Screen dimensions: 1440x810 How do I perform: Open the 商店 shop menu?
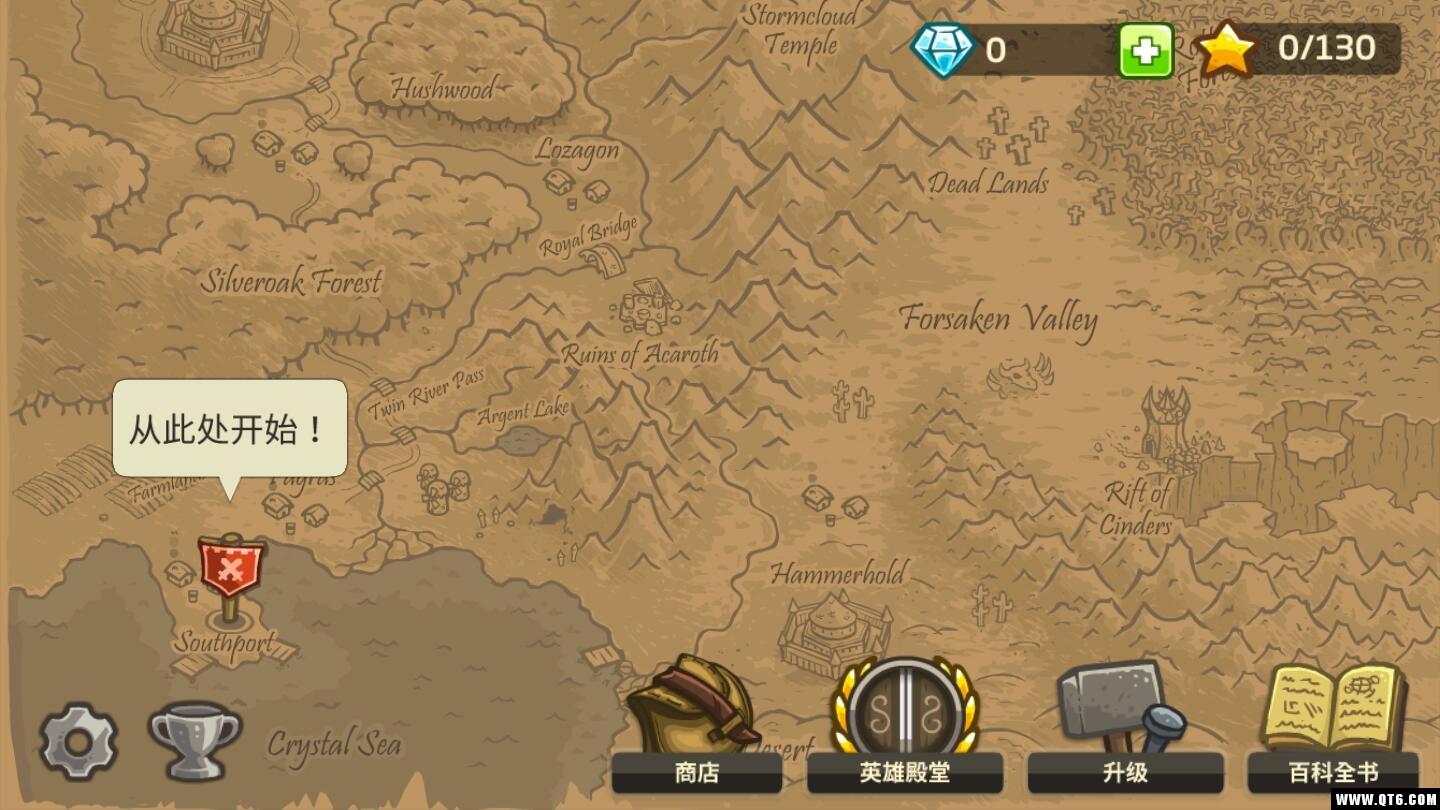(696, 730)
